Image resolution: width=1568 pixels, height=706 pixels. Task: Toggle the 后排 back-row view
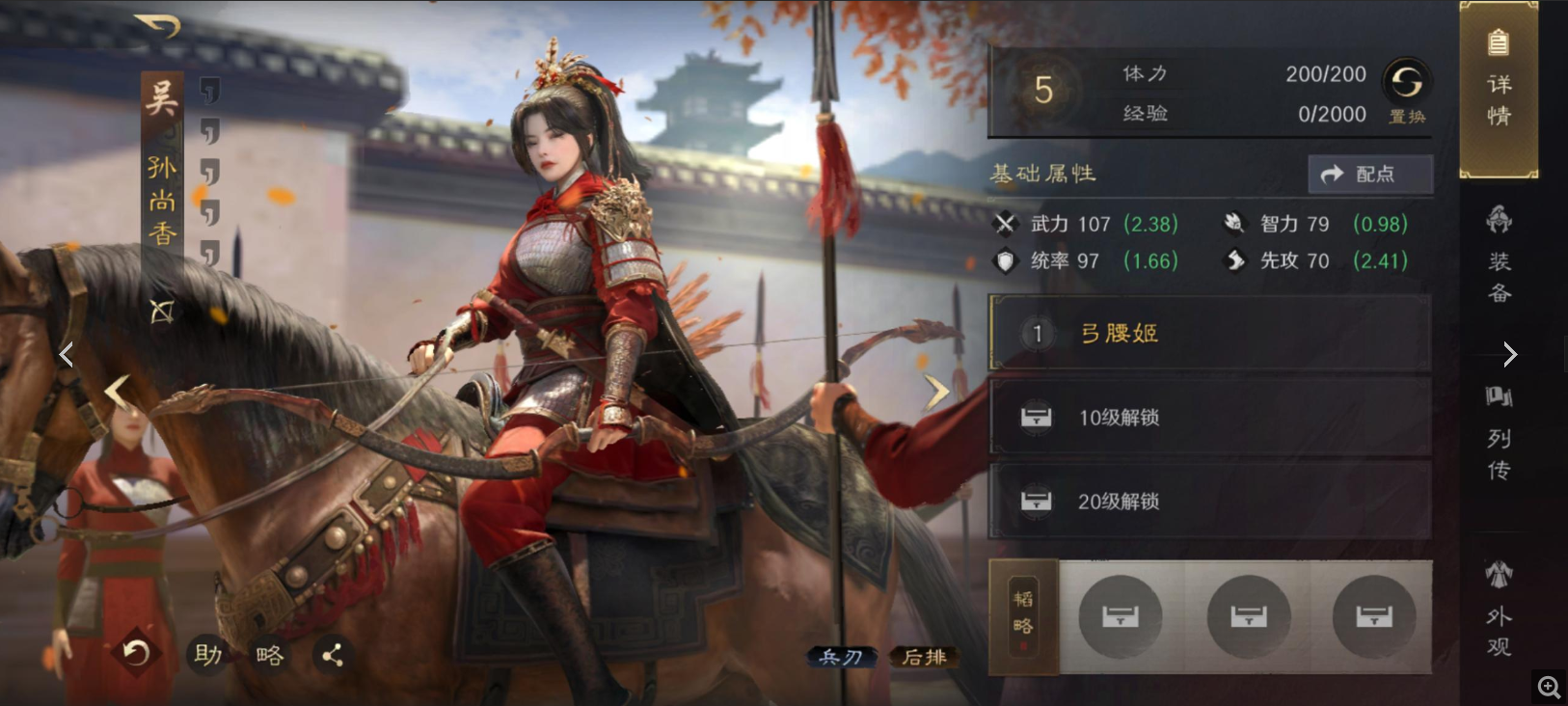pos(923,658)
